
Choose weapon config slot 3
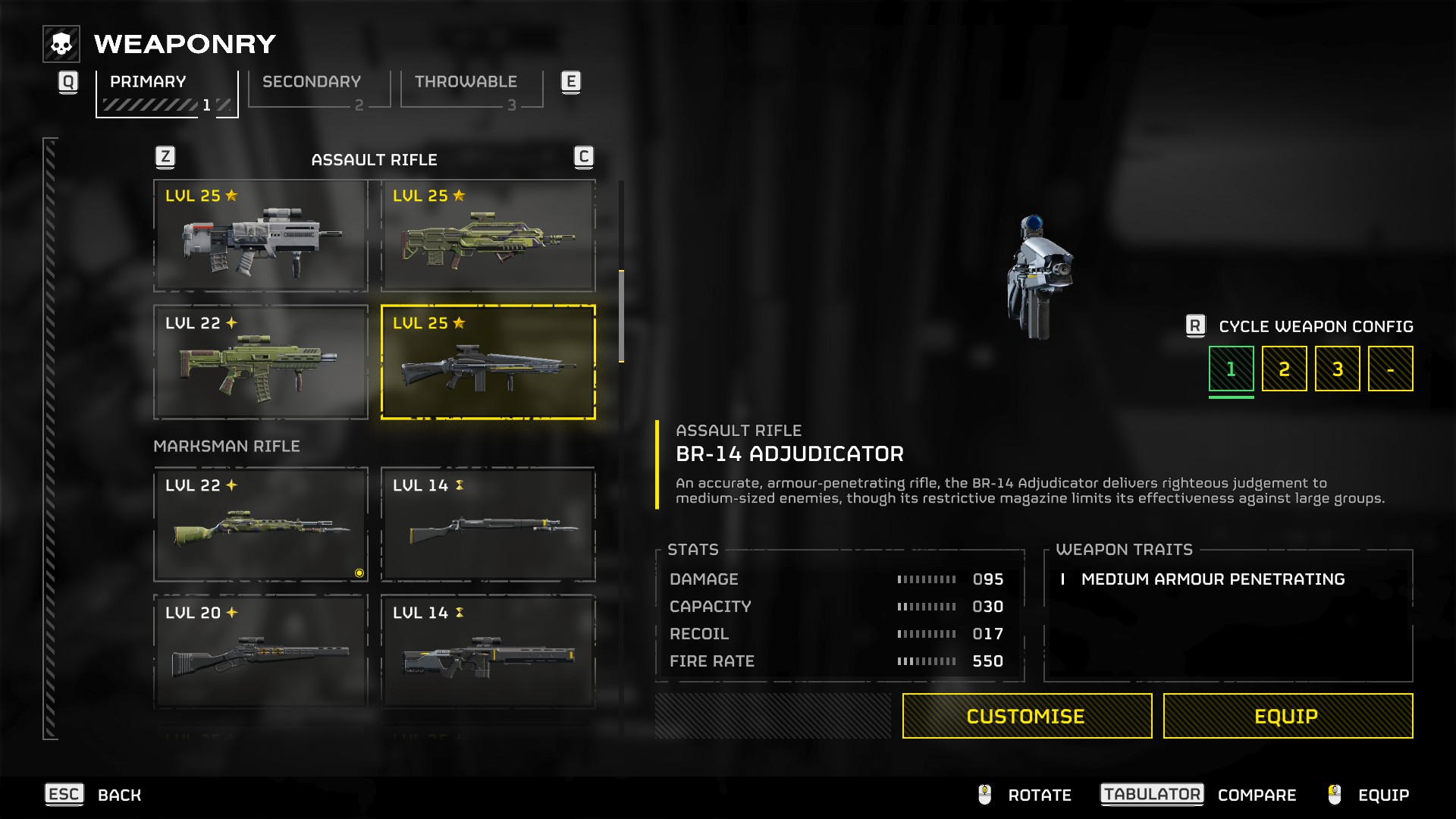(1337, 369)
